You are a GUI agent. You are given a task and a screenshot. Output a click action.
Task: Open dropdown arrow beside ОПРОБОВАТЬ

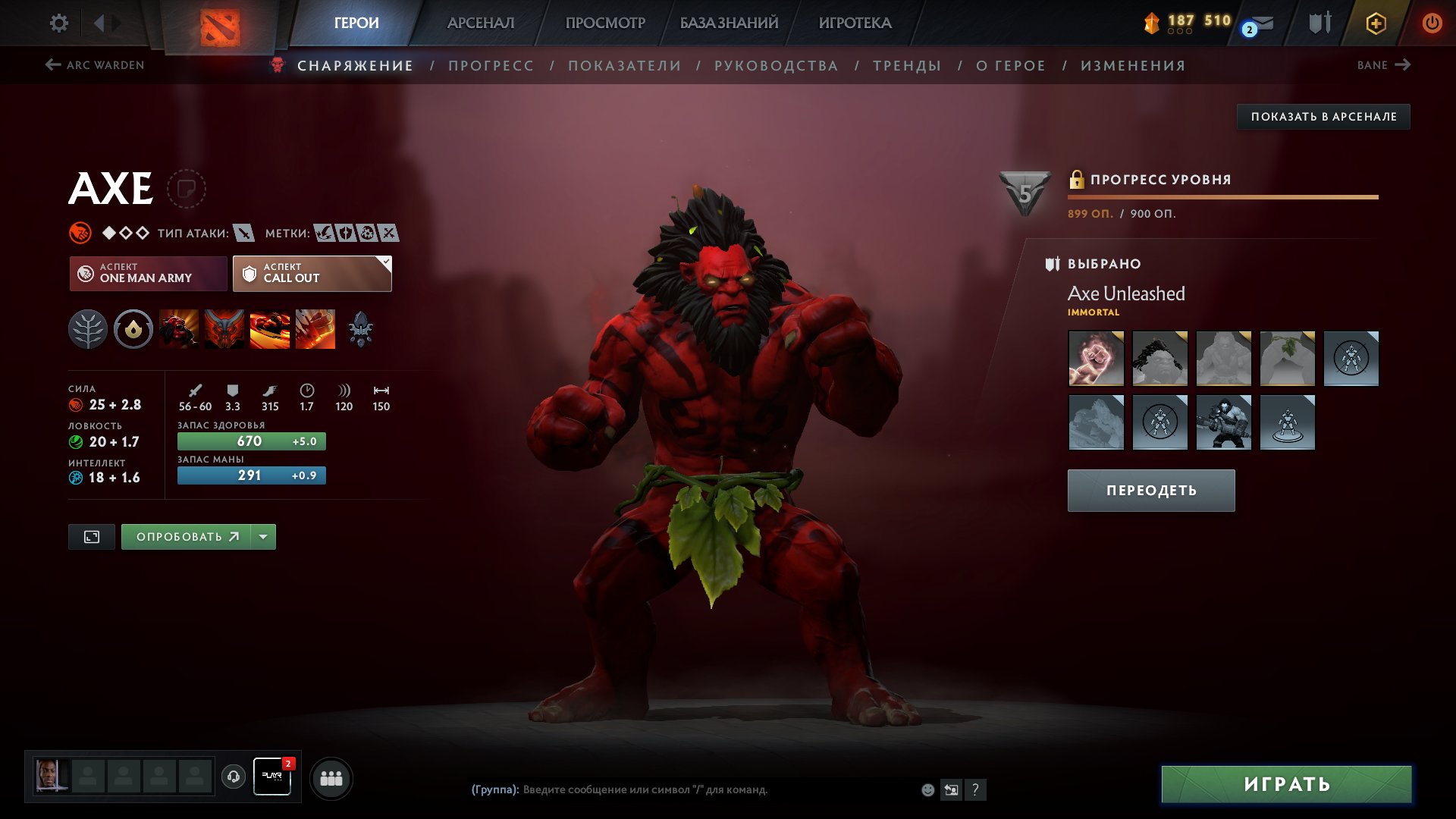[263, 536]
